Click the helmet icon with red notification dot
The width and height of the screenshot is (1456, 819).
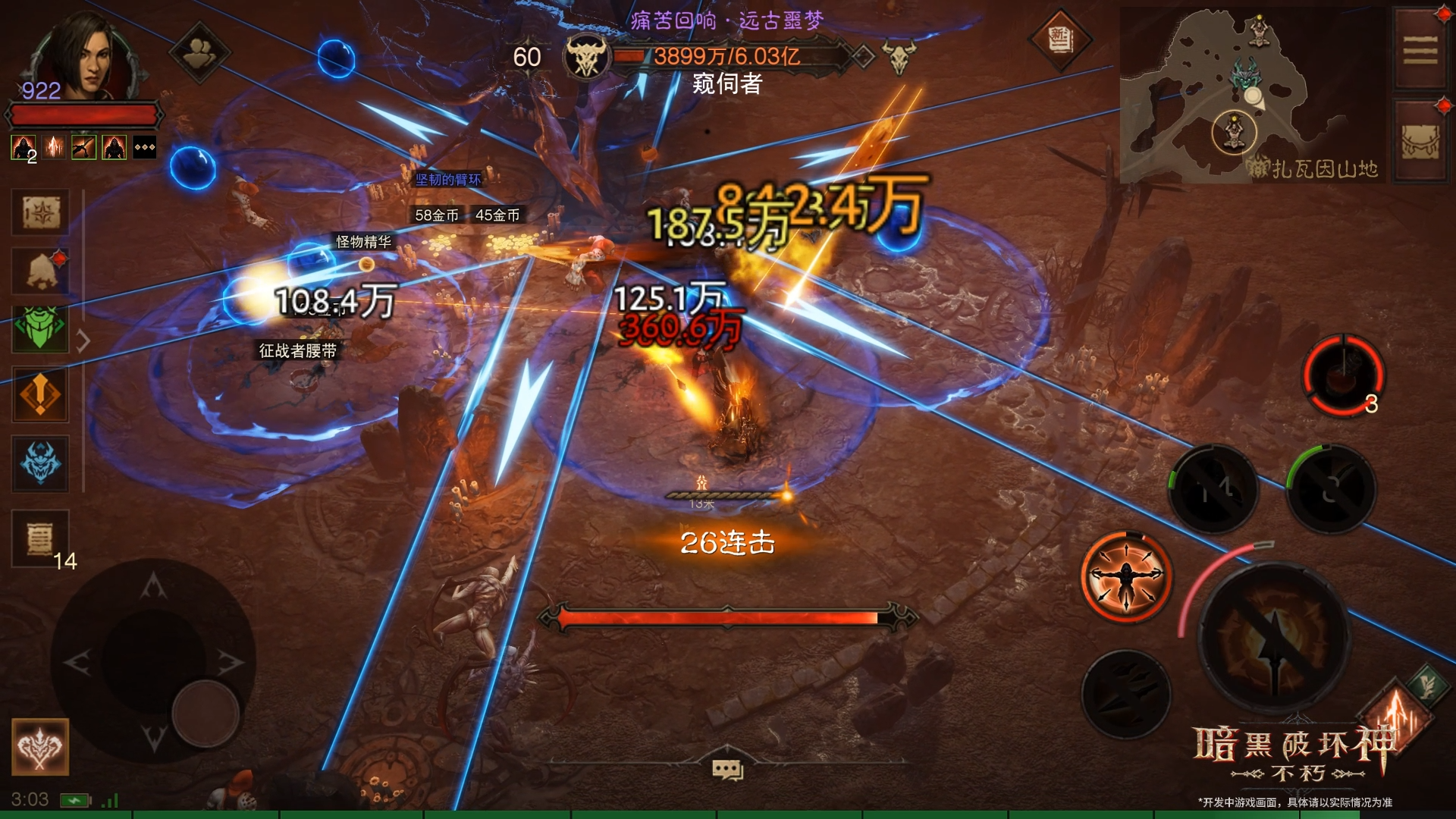click(x=39, y=271)
